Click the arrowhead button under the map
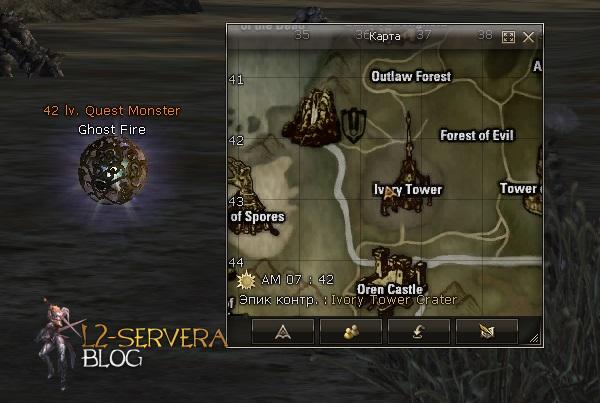 (x=282, y=331)
